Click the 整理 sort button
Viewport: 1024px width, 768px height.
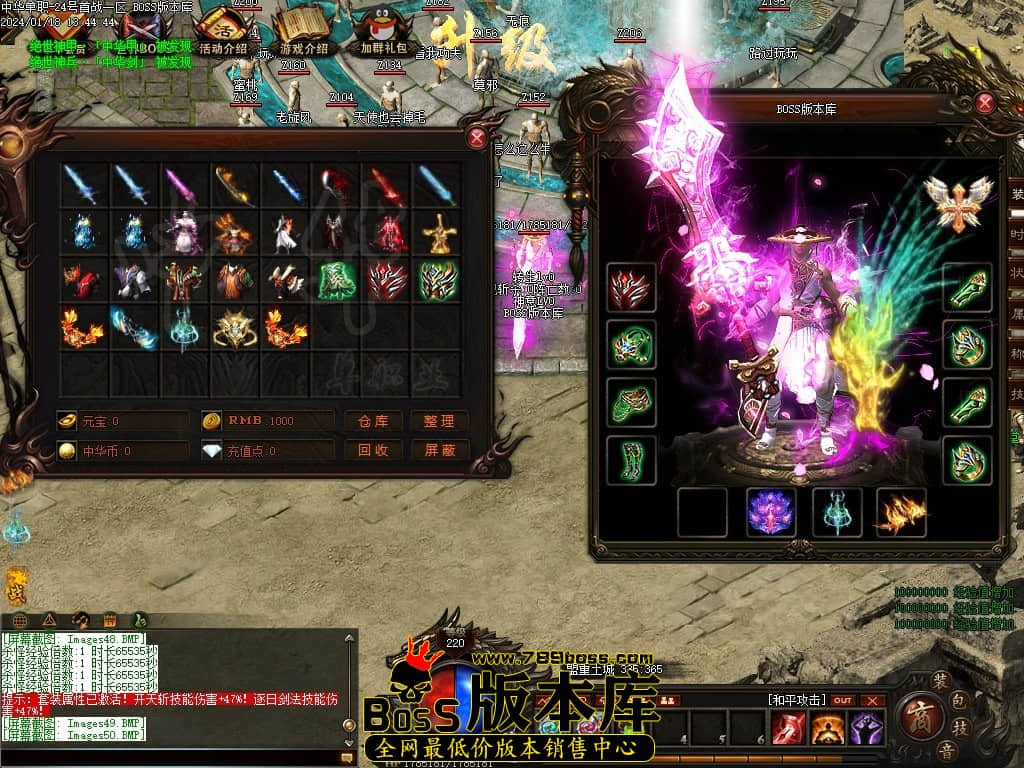click(x=439, y=421)
